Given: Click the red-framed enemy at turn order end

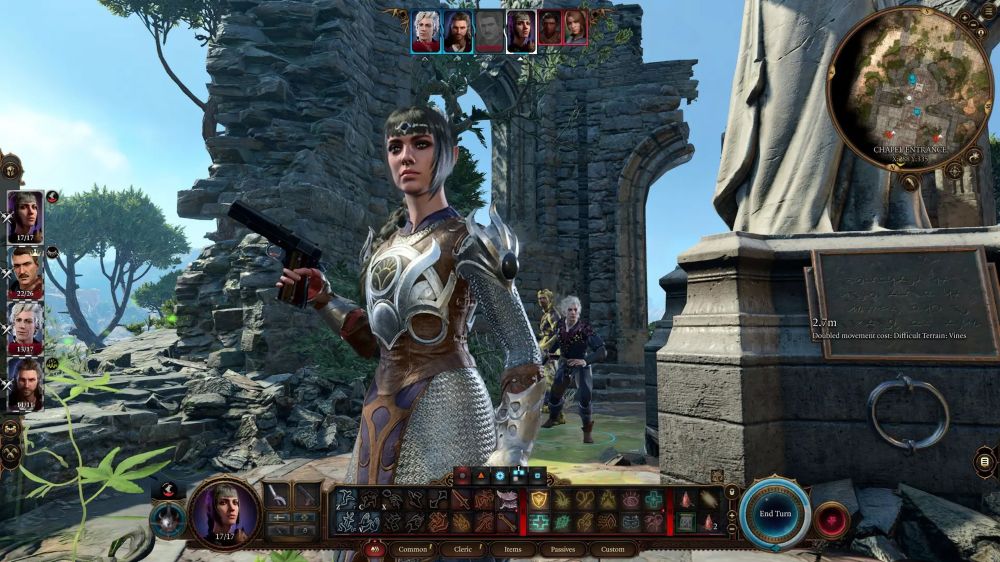Looking at the screenshot, I should [x=577, y=28].
